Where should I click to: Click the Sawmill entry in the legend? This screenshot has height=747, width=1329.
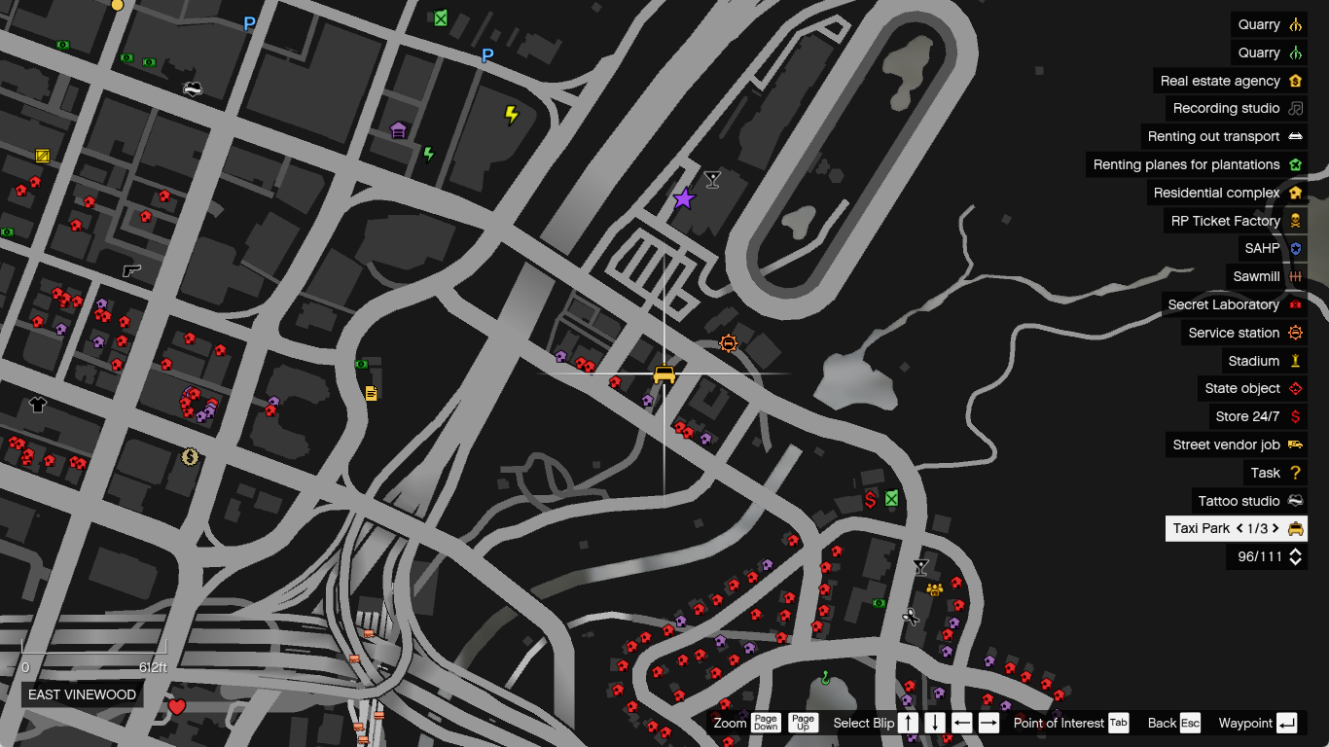pyautogui.click(x=1256, y=276)
